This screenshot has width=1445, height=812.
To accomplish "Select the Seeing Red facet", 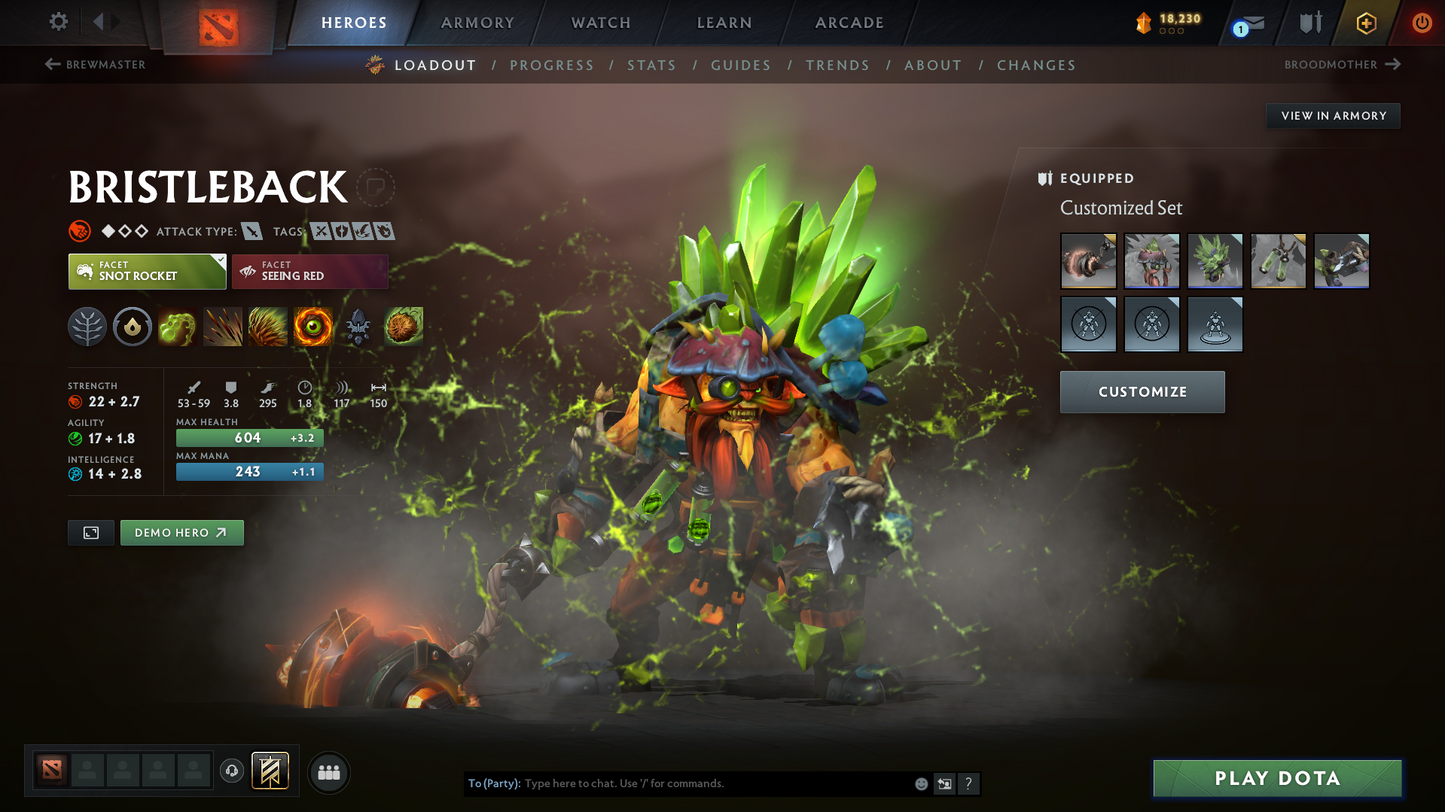I will pyautogui.click(x=310, y=271).
